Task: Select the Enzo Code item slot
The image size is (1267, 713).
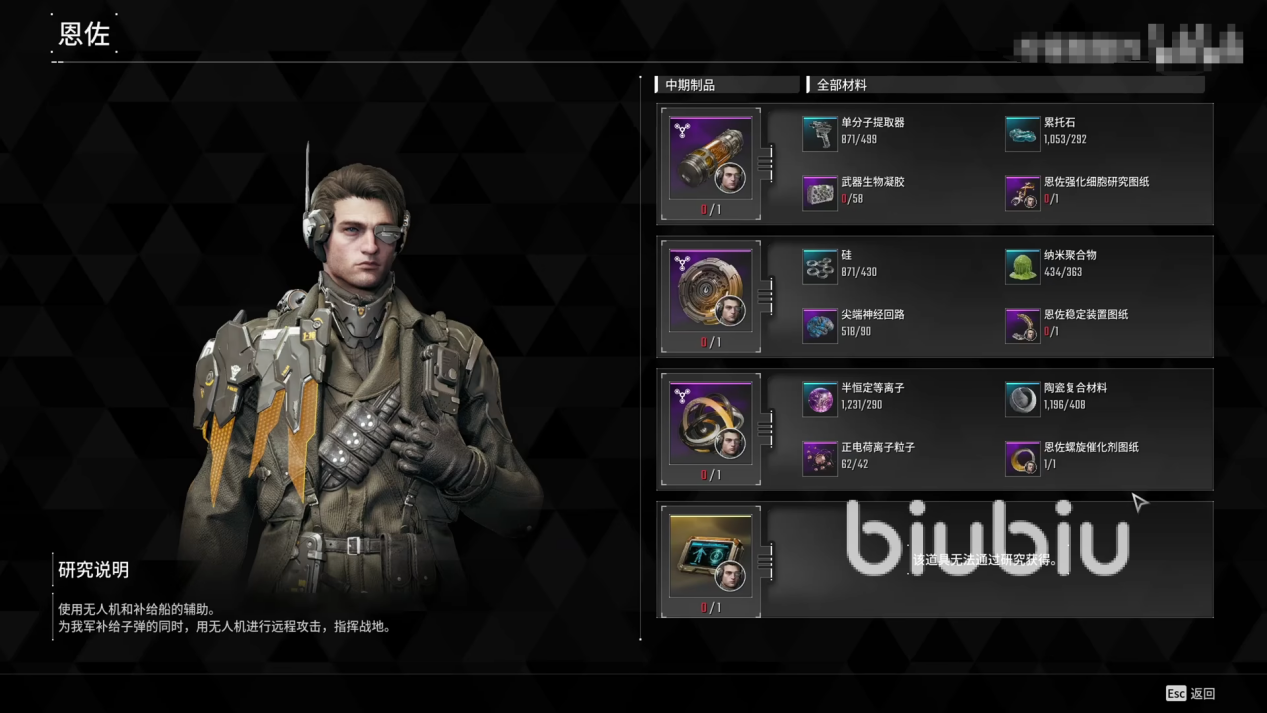Action: [x=710, y=556]
